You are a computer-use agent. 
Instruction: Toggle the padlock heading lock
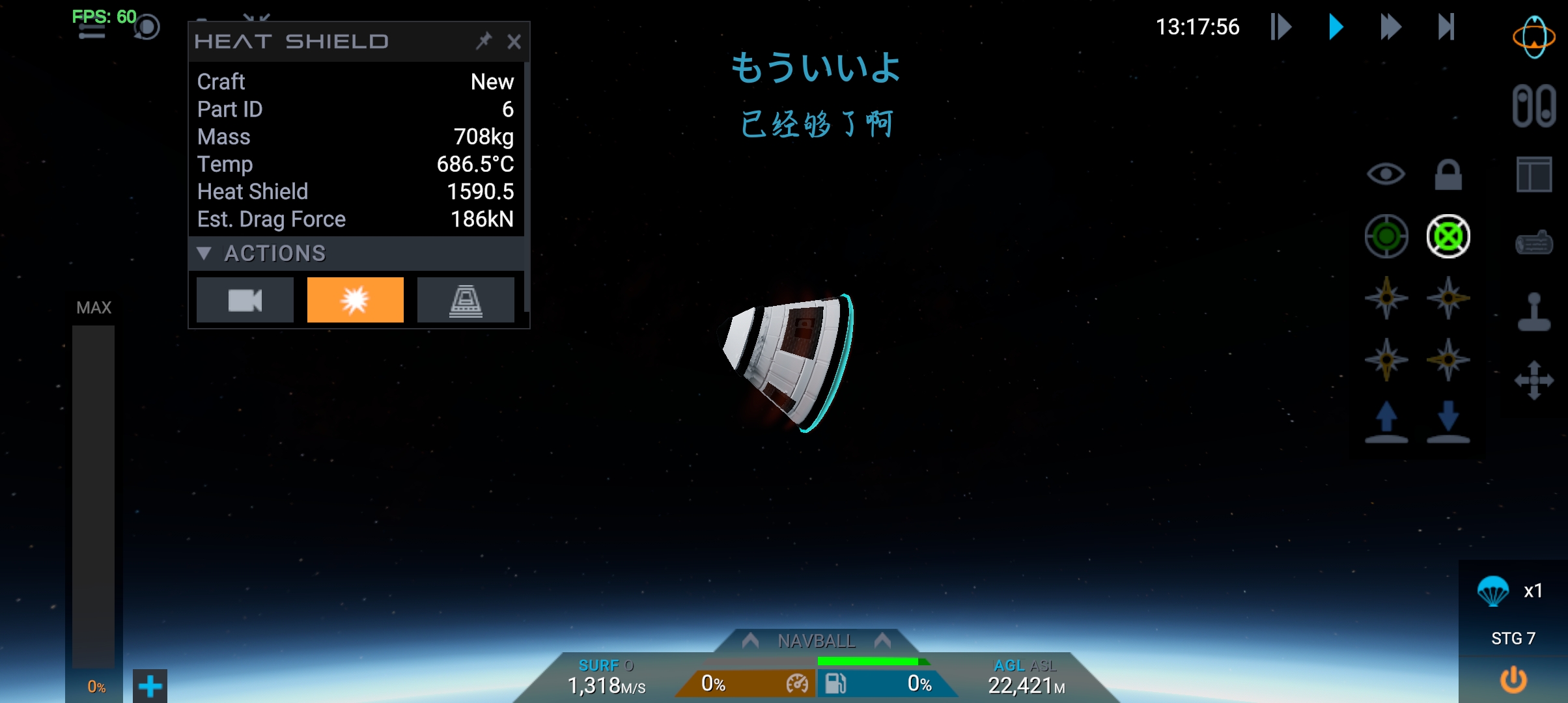point(1448,174)
